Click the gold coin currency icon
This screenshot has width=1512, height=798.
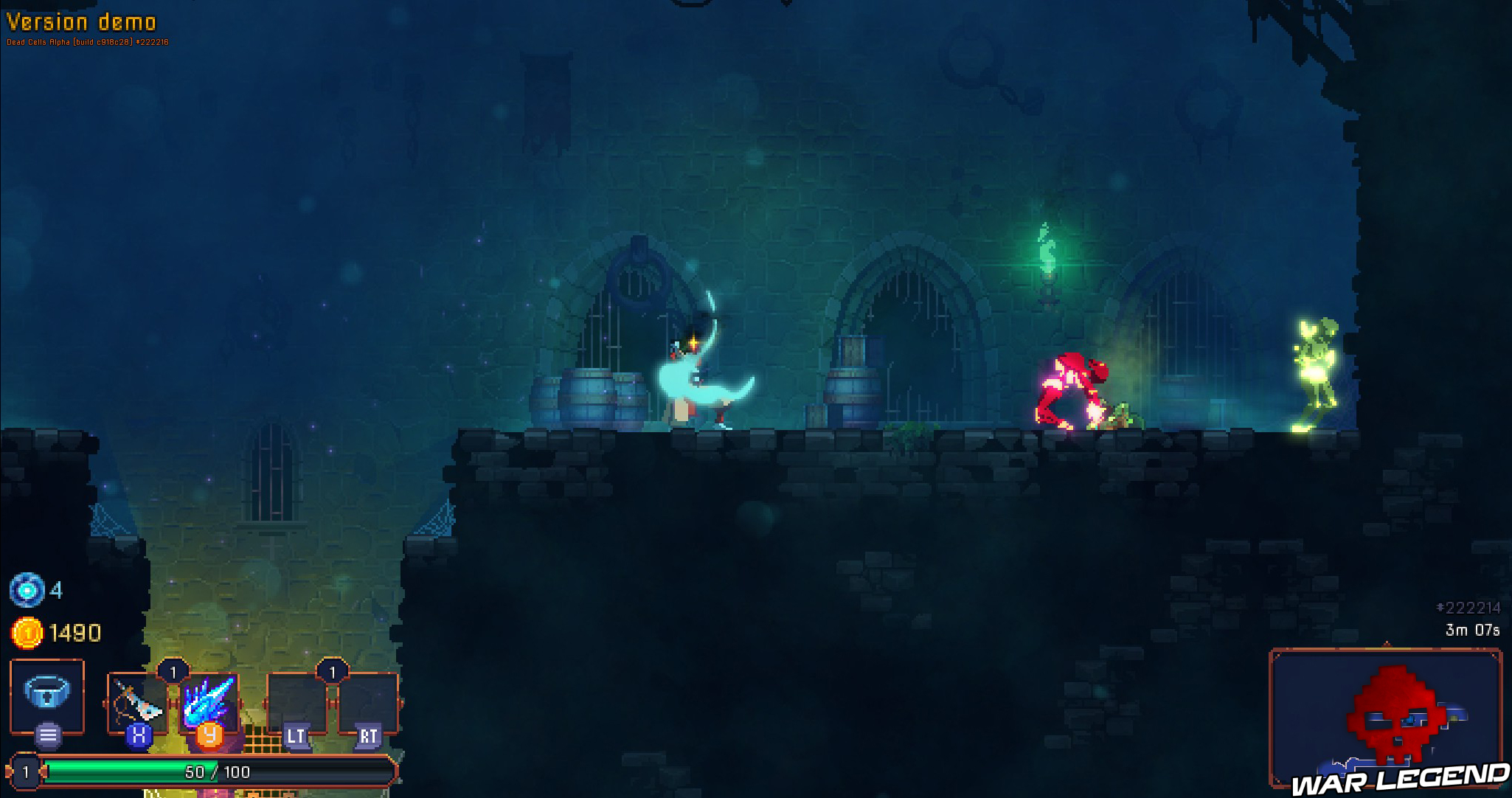[28, 632]
